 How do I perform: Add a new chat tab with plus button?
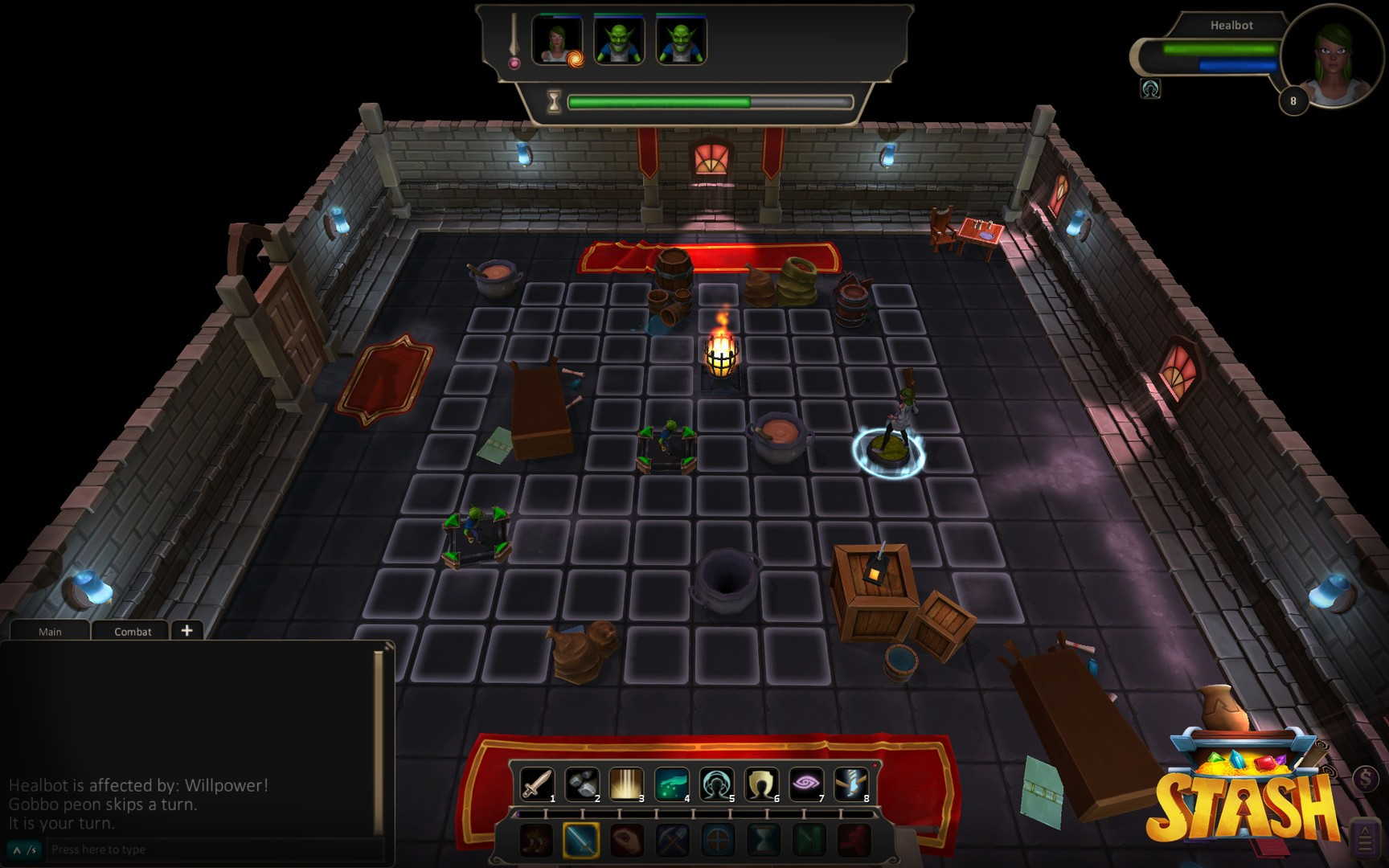(186, 631)
